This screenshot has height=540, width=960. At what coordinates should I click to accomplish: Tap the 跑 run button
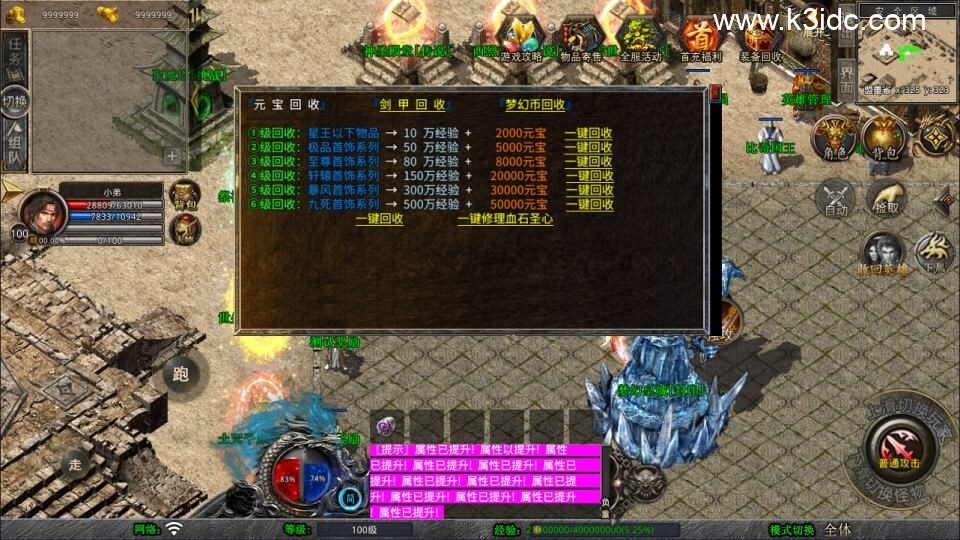coord(181,374)
